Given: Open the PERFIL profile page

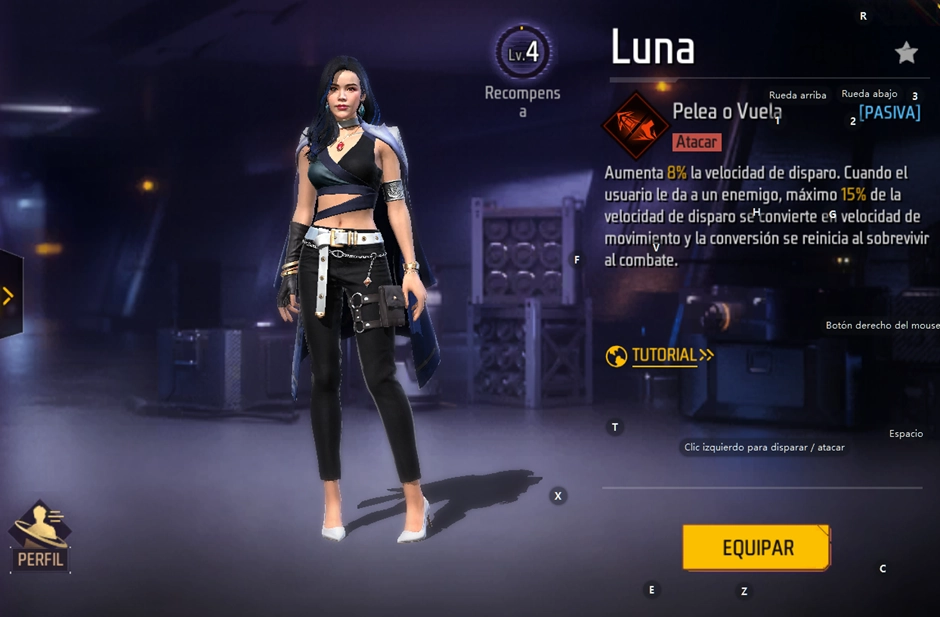Looking at the screenshot, I should 40,538.
